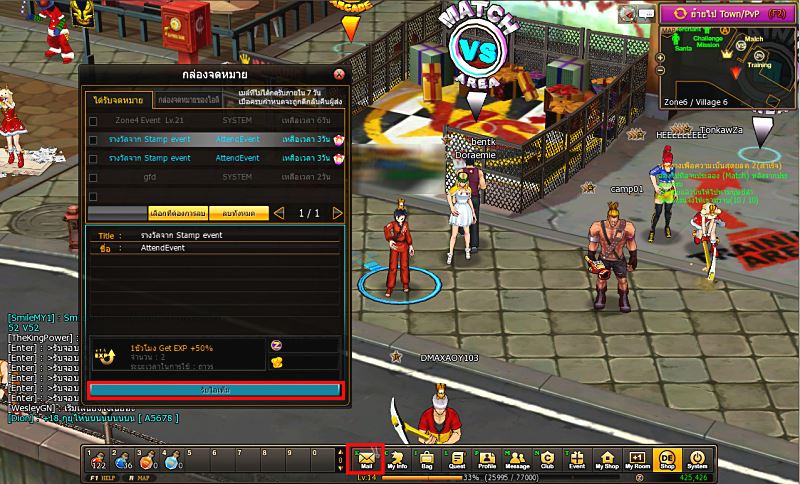Tick the checkbox for Zone4 Event mail

point(93,122)
